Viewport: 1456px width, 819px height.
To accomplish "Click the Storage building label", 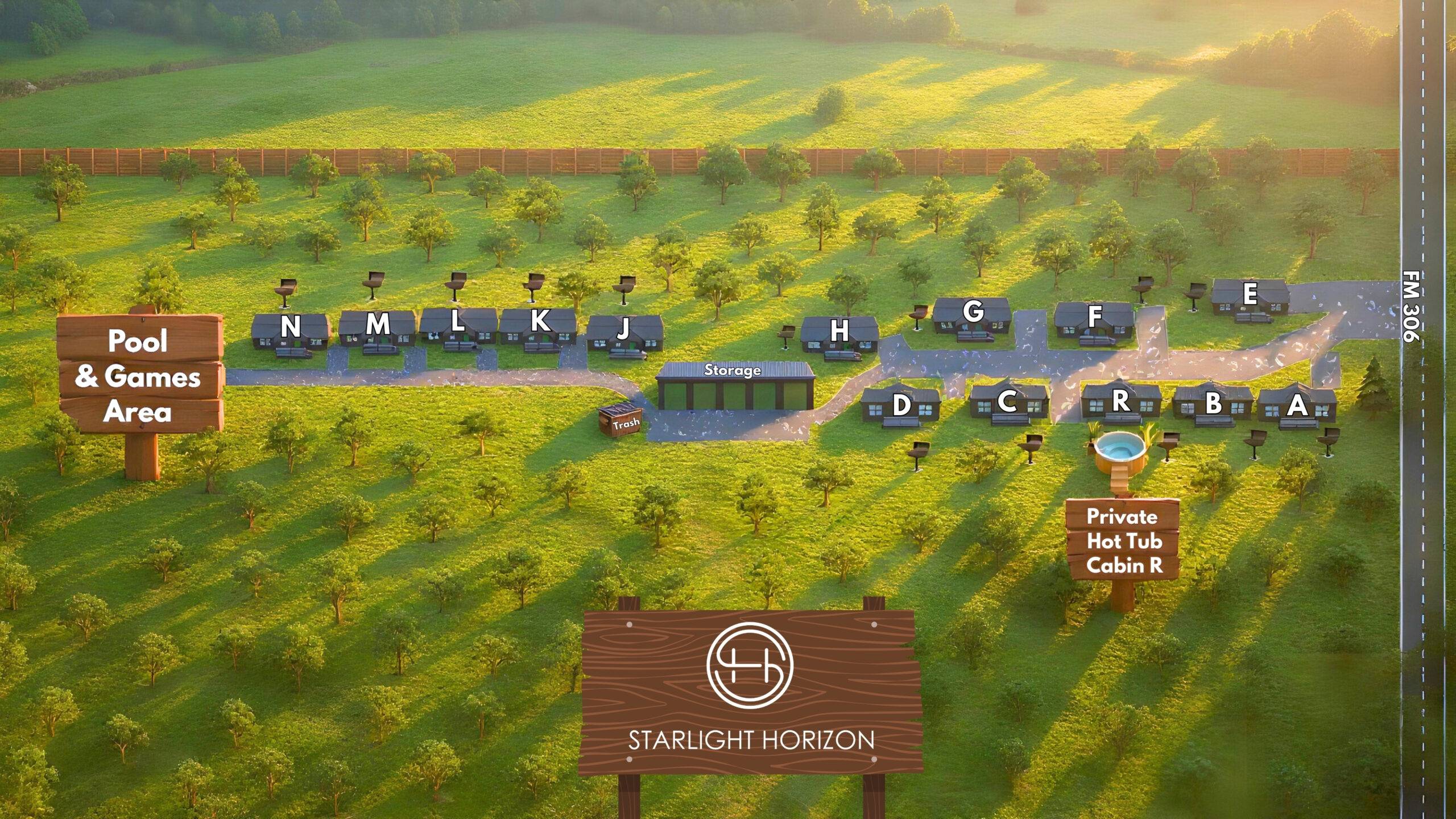I will click(x=733, y=370).
